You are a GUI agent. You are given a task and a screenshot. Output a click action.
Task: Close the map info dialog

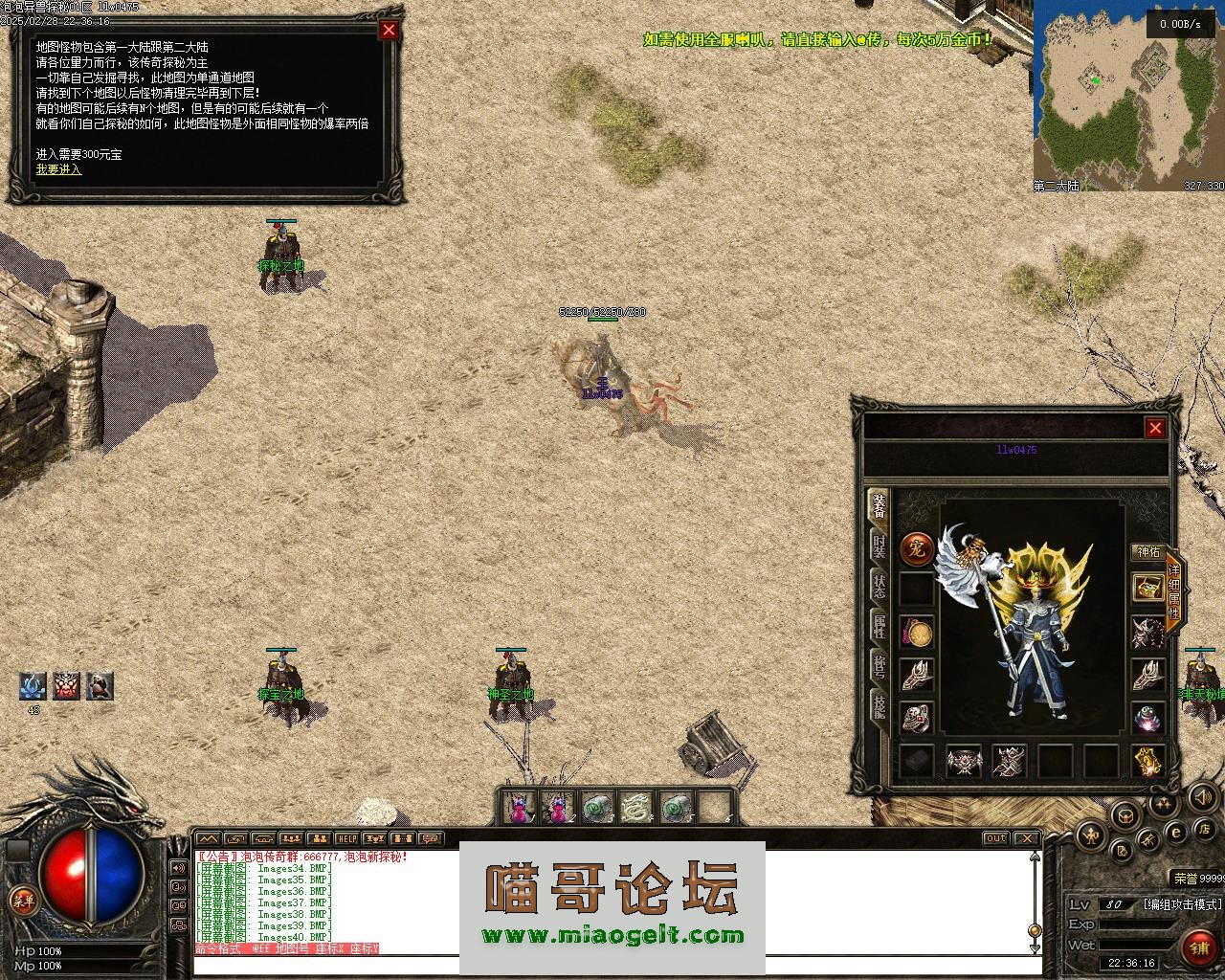pyautogui.click(x=389, y=30)
